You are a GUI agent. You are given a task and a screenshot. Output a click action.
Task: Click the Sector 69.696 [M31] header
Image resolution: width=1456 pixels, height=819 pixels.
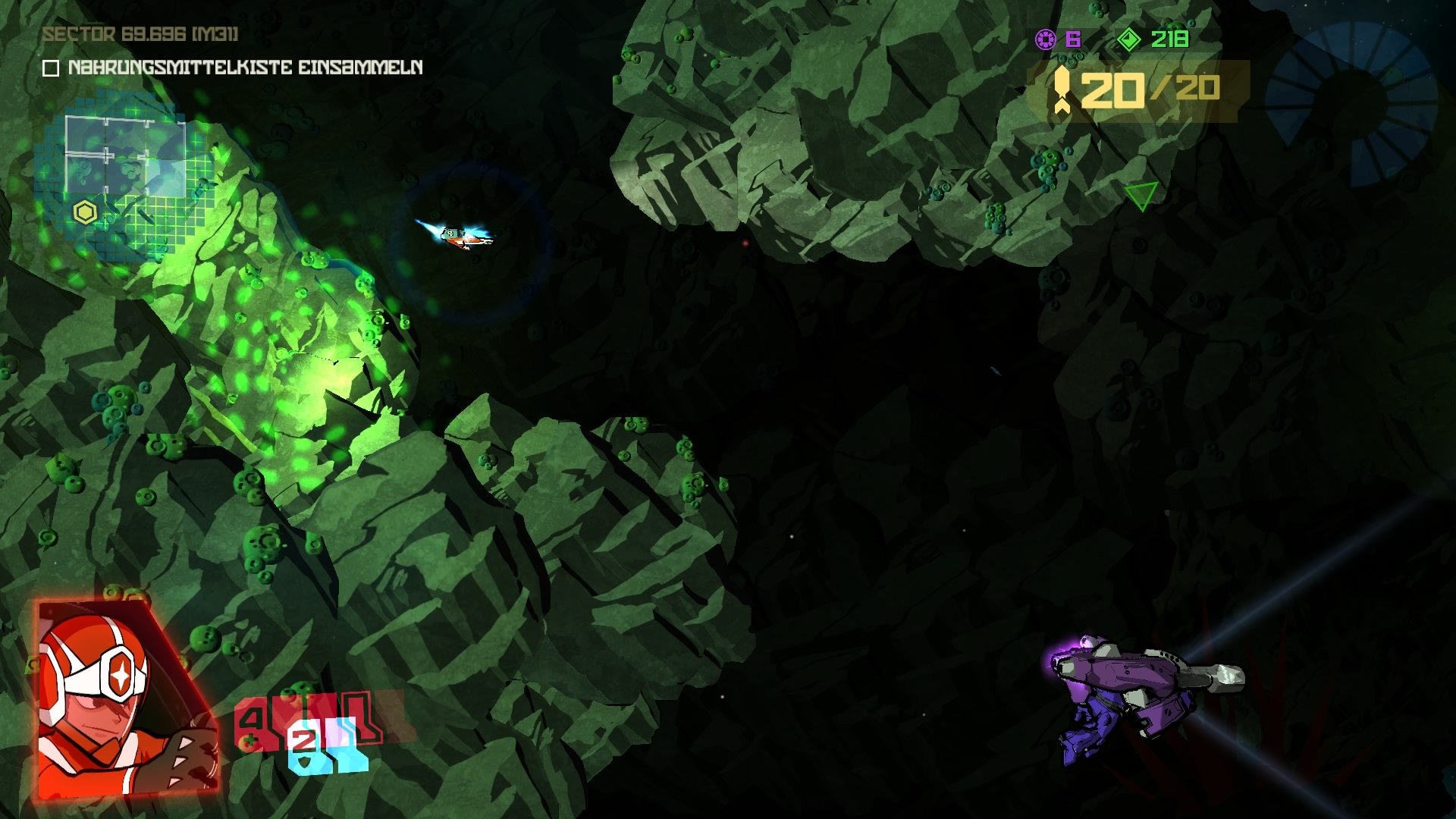(140, 33)
